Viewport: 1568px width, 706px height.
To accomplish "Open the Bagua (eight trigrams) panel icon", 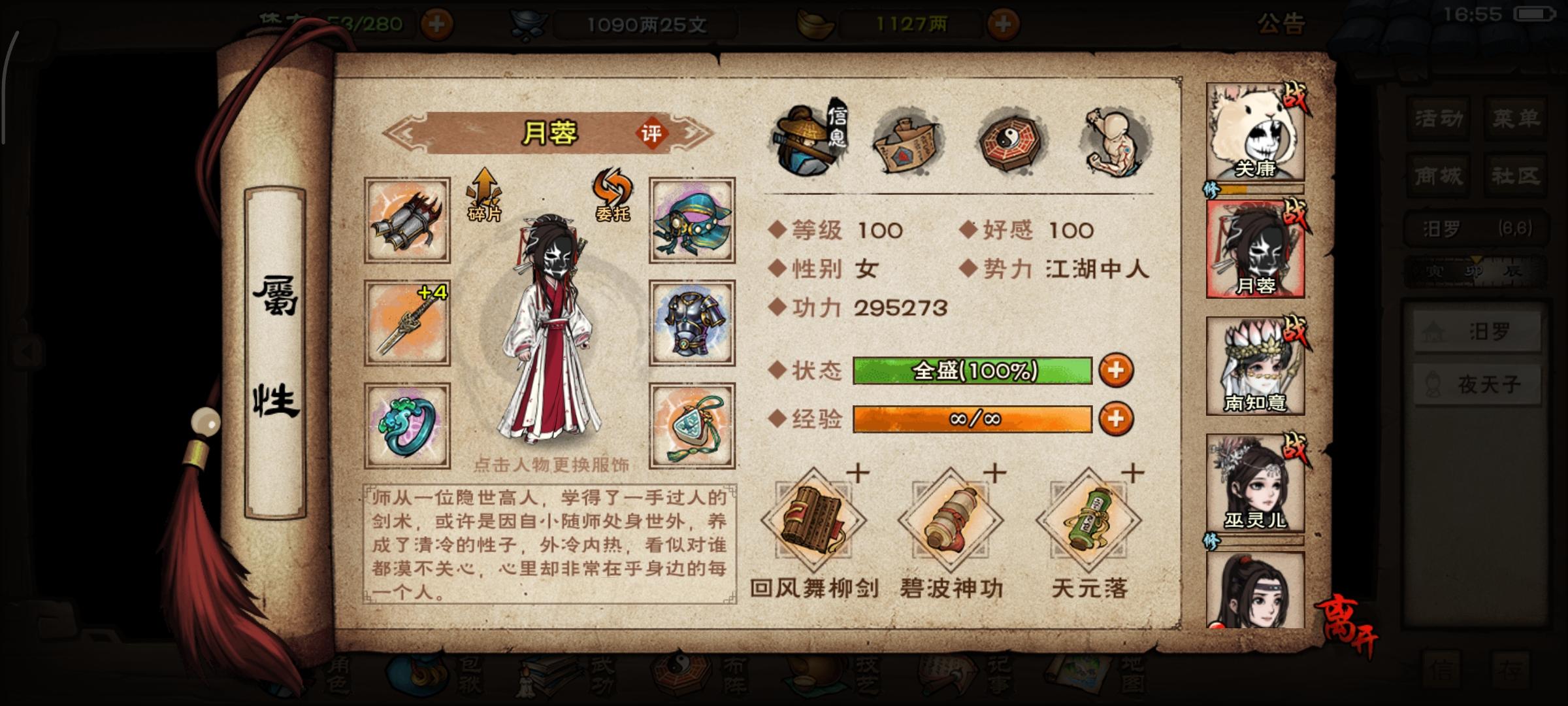I will pos(1009,141).
